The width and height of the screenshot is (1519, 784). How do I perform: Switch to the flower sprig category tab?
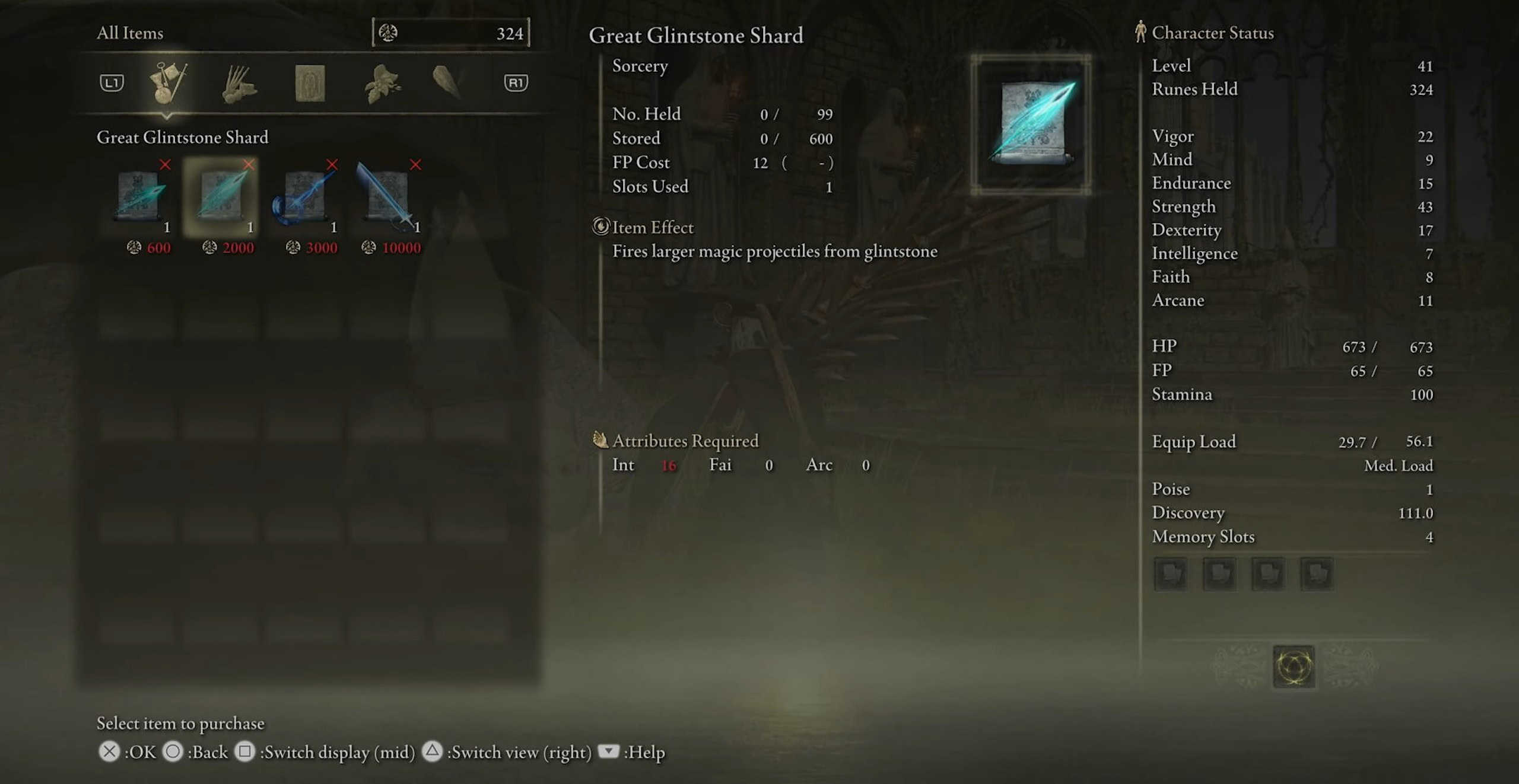382,84
